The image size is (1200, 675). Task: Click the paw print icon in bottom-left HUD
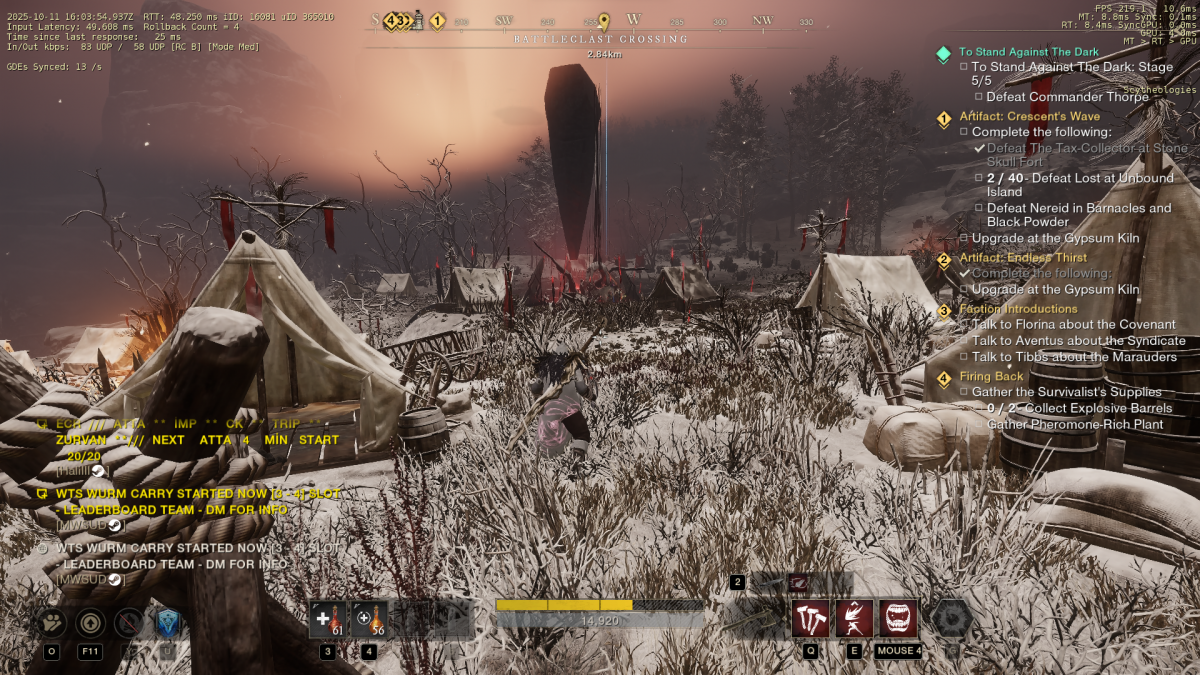coord(52,623)
